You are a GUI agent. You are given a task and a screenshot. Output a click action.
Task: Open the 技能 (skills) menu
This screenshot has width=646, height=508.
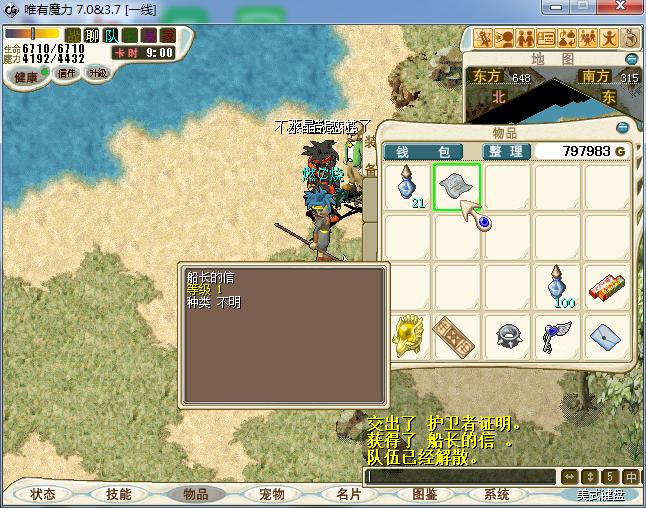pyautogui.click(x=119, y=494)
